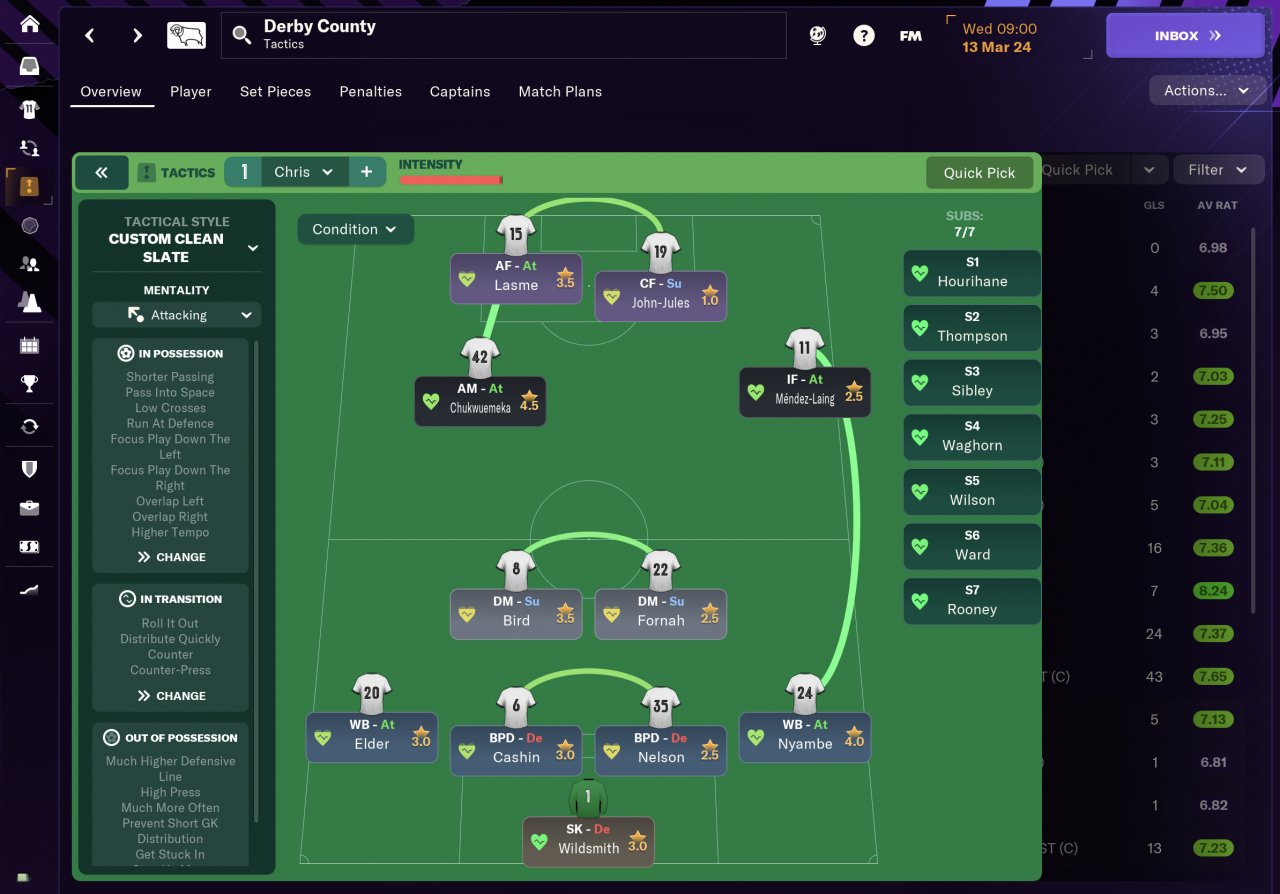Change In Transition instructions
Viewport: 1280px width, 894px height.
pos(172,696)
